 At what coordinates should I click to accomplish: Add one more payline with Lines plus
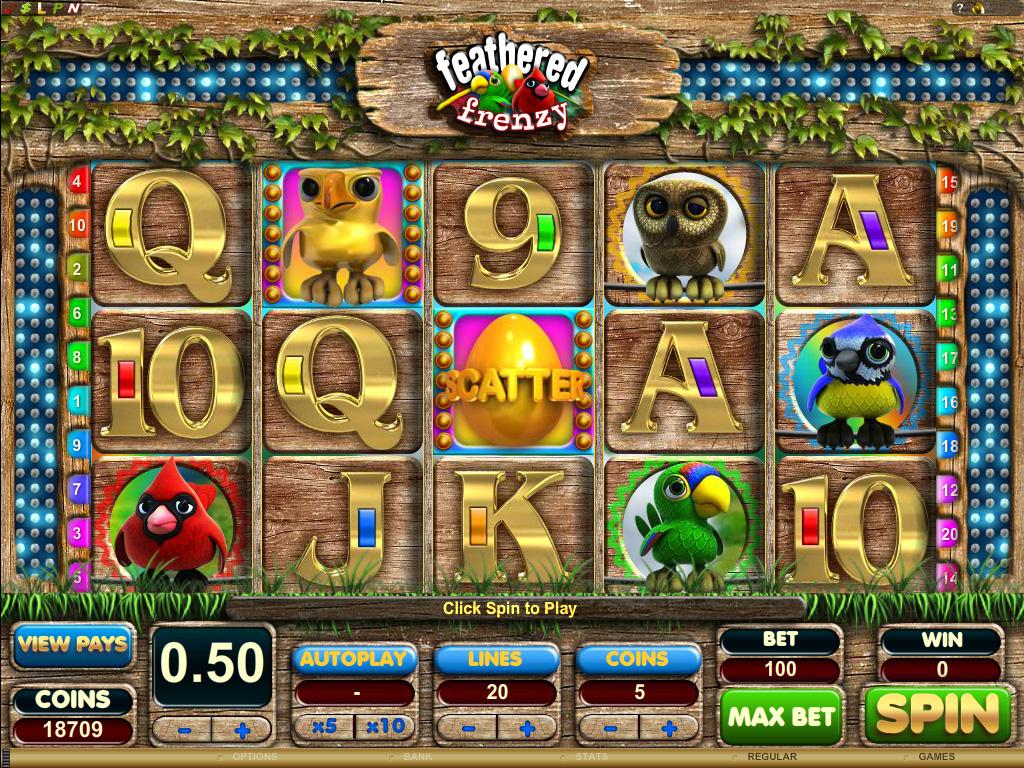coord(527,727)
